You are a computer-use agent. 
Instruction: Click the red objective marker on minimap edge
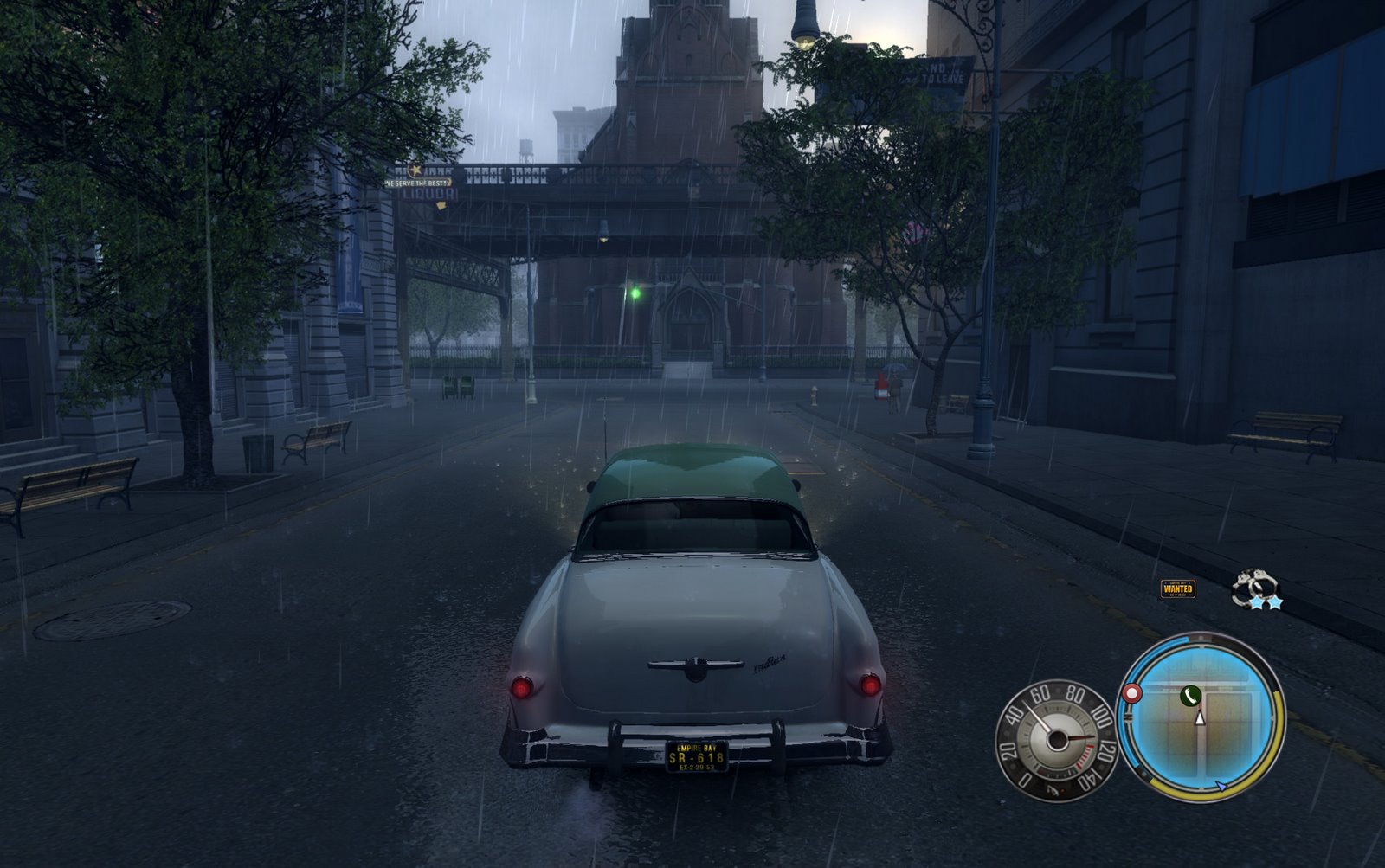coord(1131,693)
